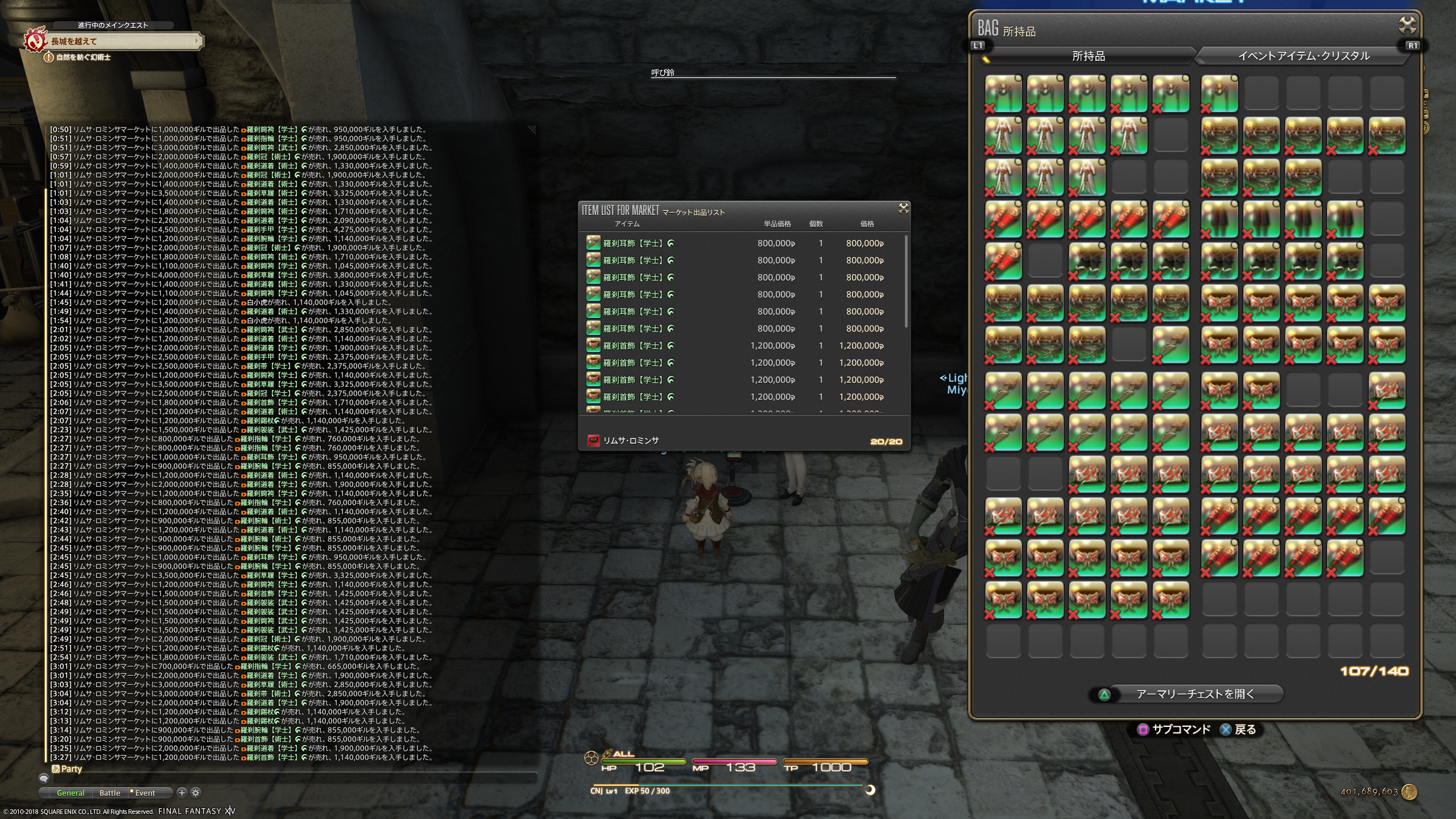Close the Item List for Market window
This screenshot has width=1456, height=819.
click(903, 208)
